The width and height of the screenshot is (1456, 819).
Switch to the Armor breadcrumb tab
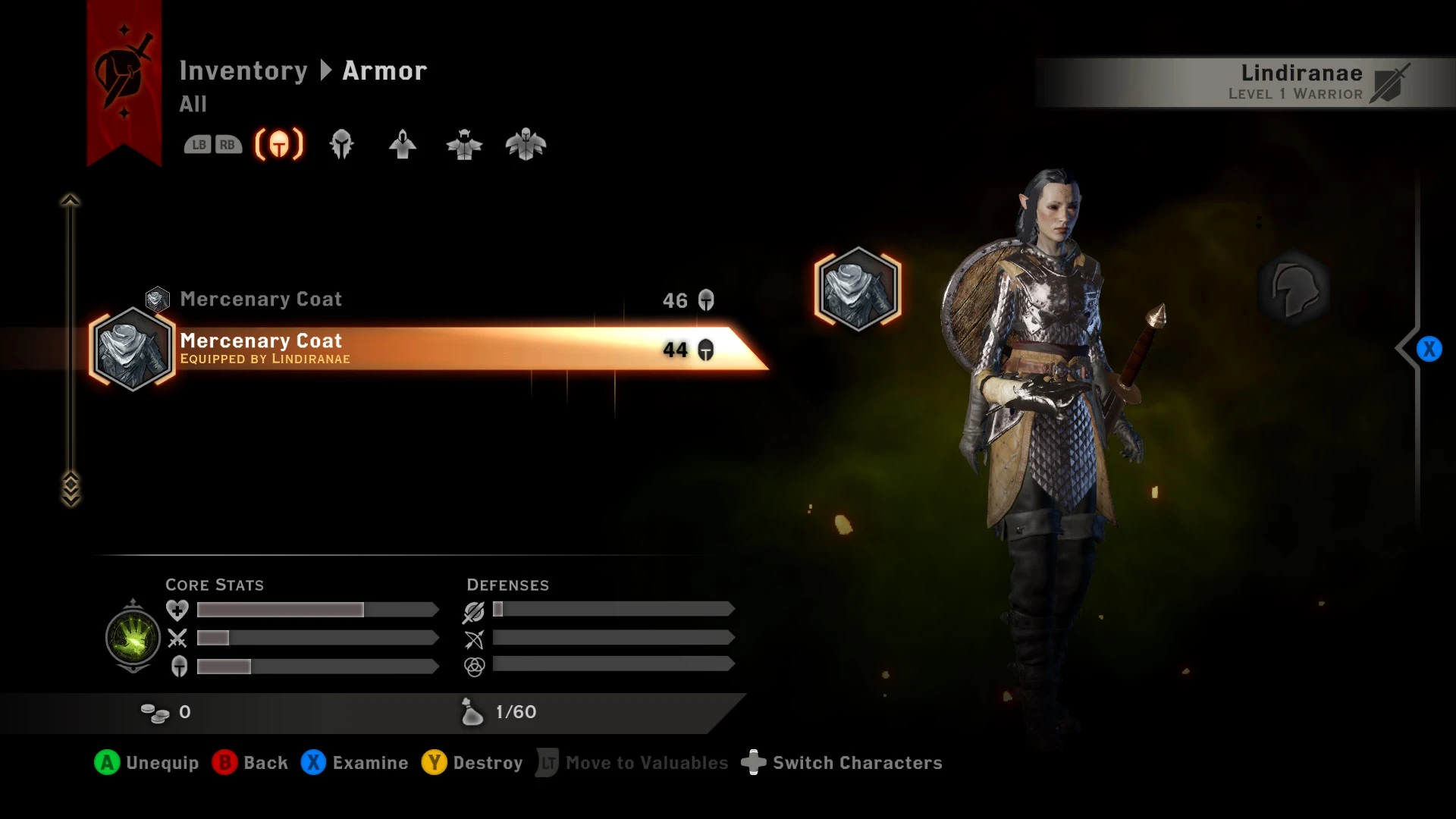383,70
